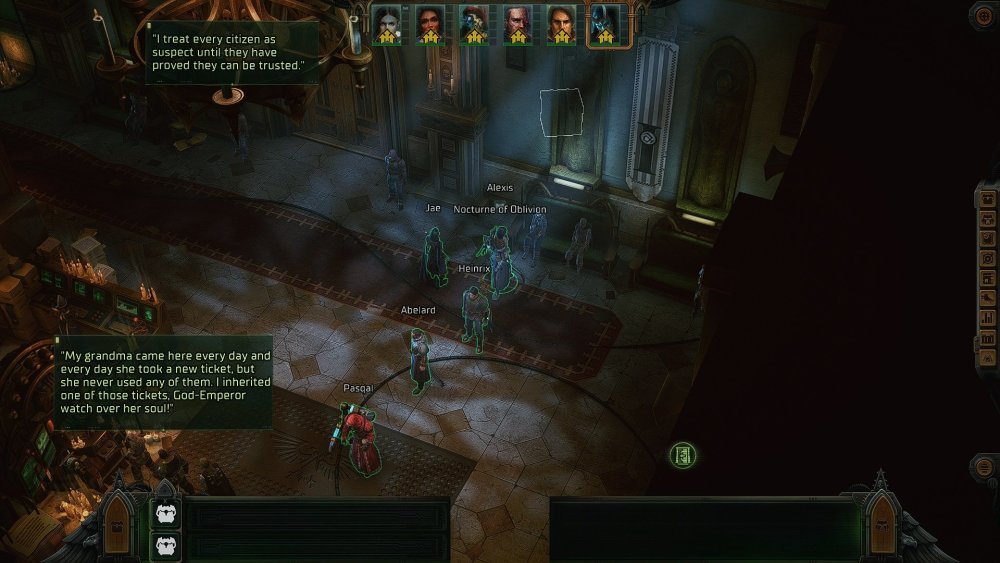Select Jae's red-haired portrait
Viewport: 1000px width, 563px height.
point(430,24)
